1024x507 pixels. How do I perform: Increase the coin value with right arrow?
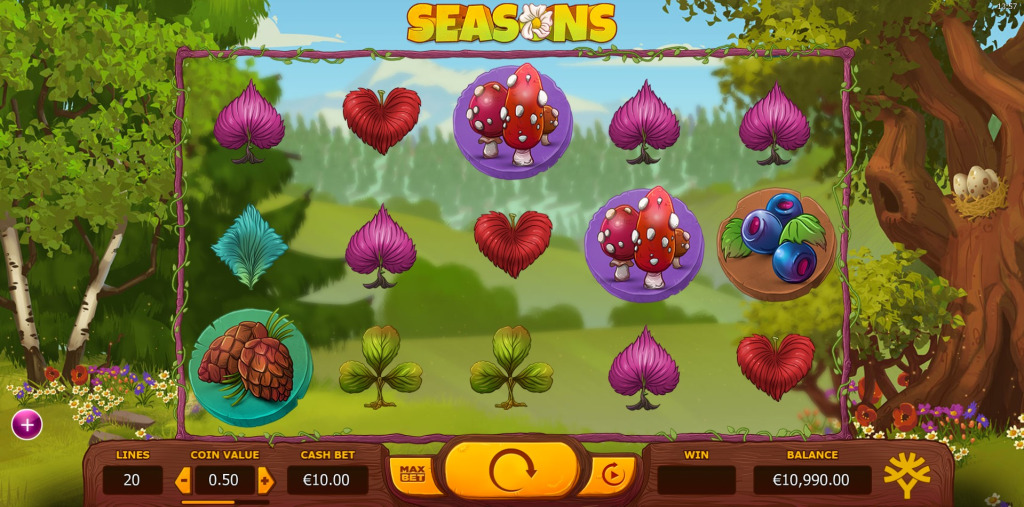pyautogui.click(x=265, y=481)
